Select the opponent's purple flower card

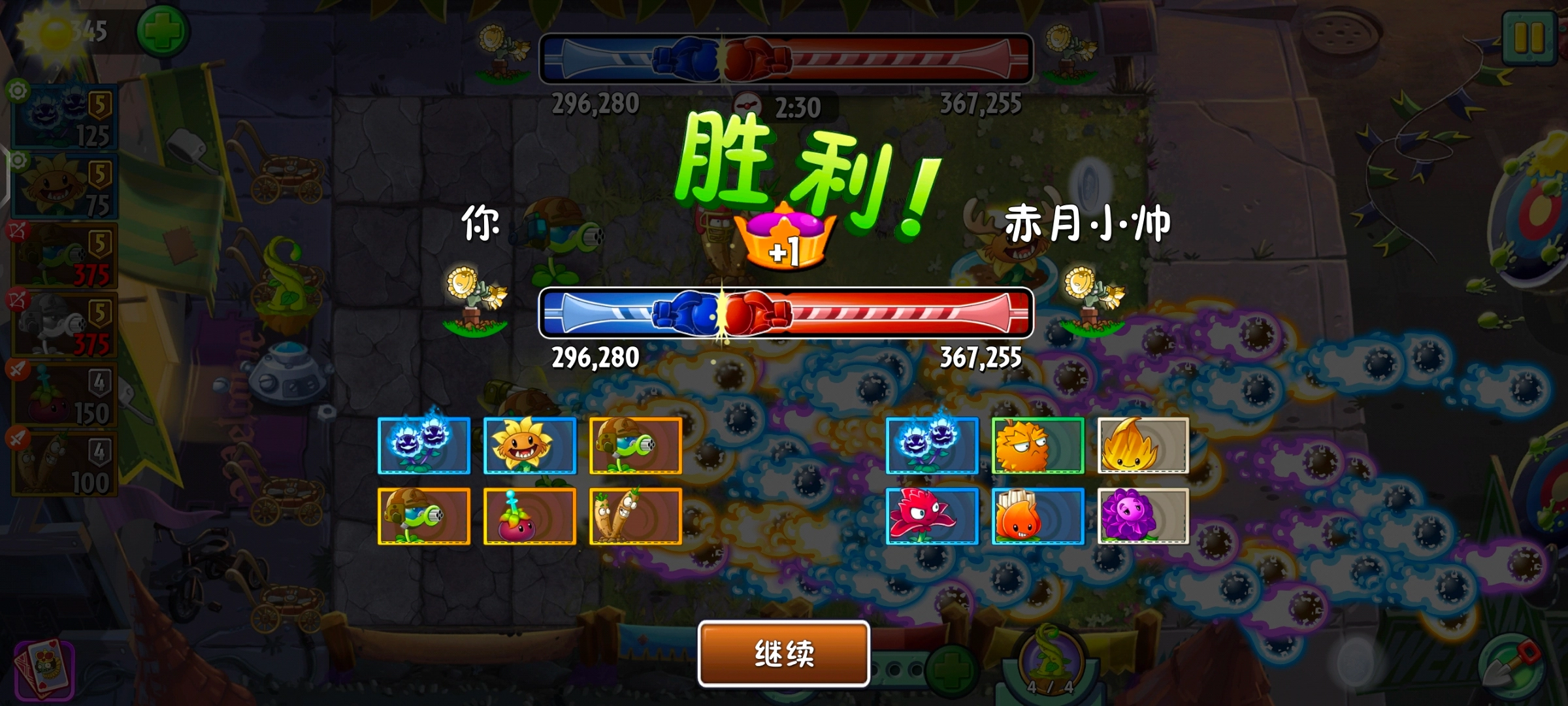point(1141,516)
